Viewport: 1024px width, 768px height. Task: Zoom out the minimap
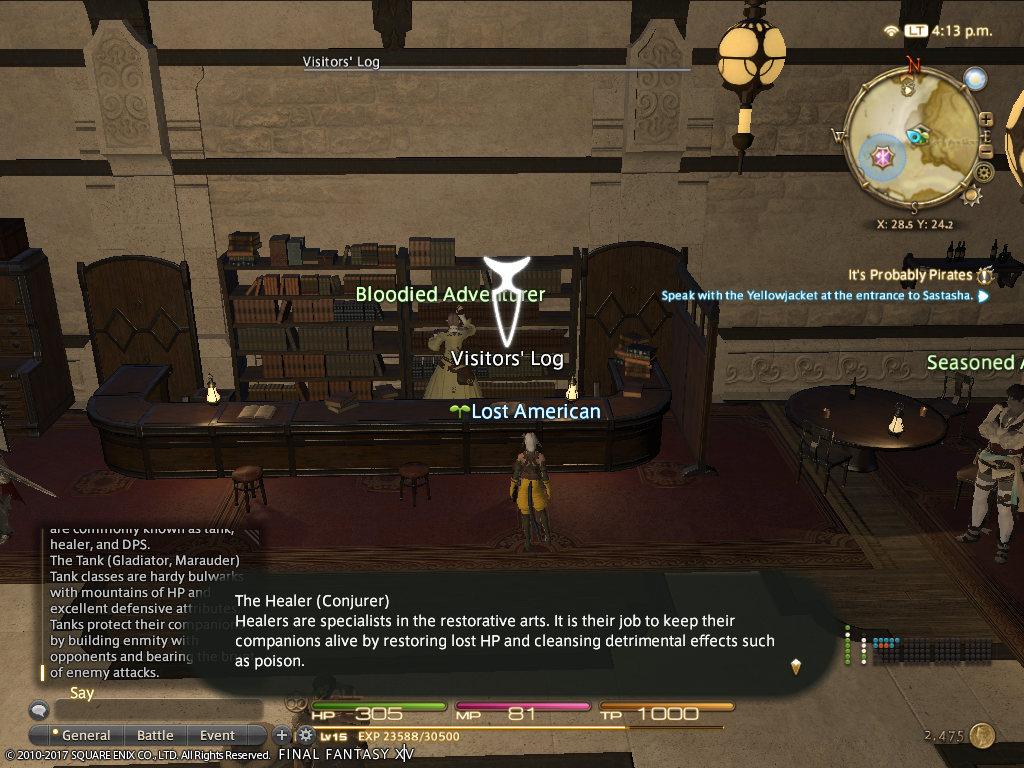pyautogui.click(x=986, y=152)
